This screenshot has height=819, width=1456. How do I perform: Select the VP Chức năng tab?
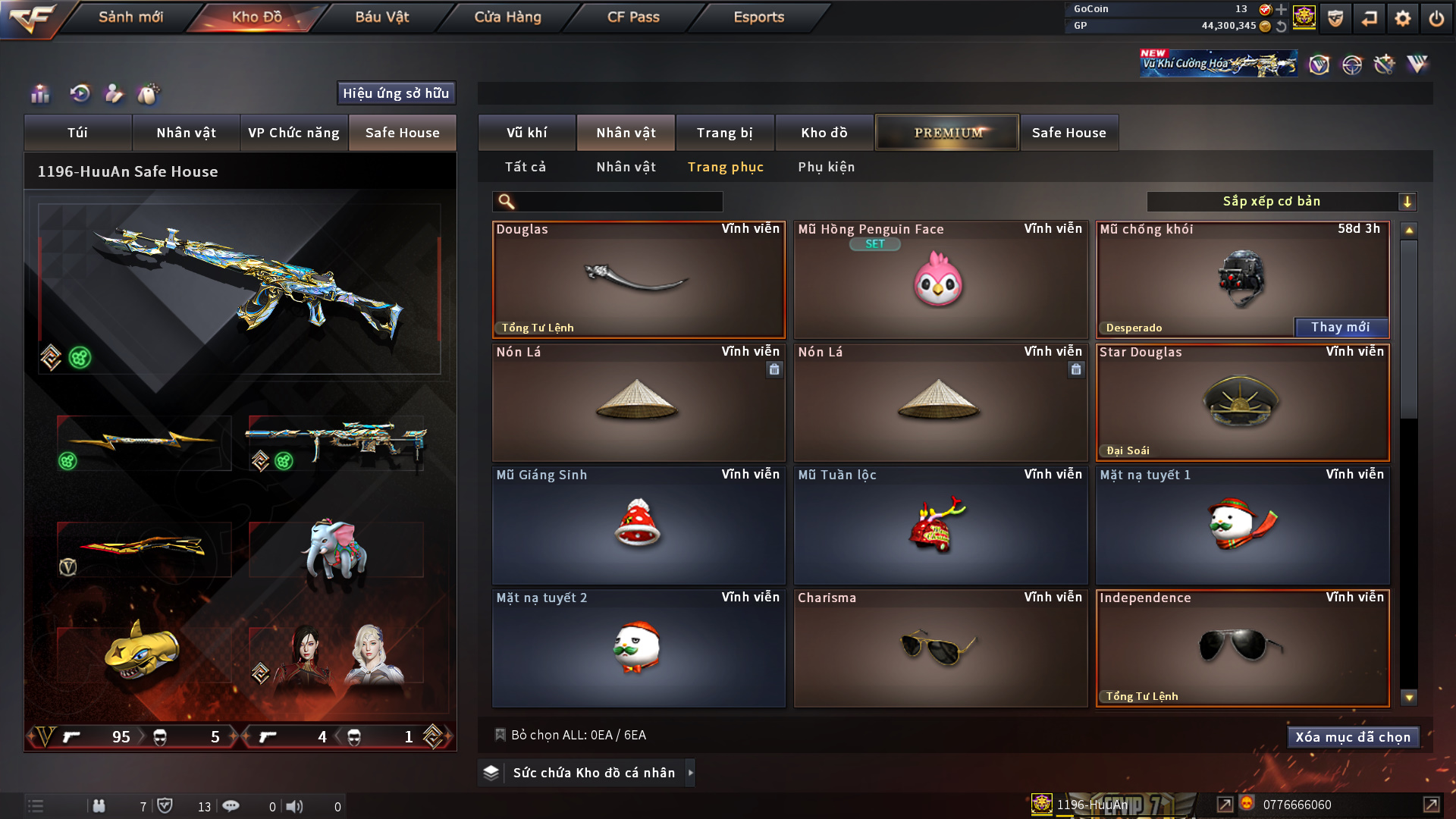point(293,133)
